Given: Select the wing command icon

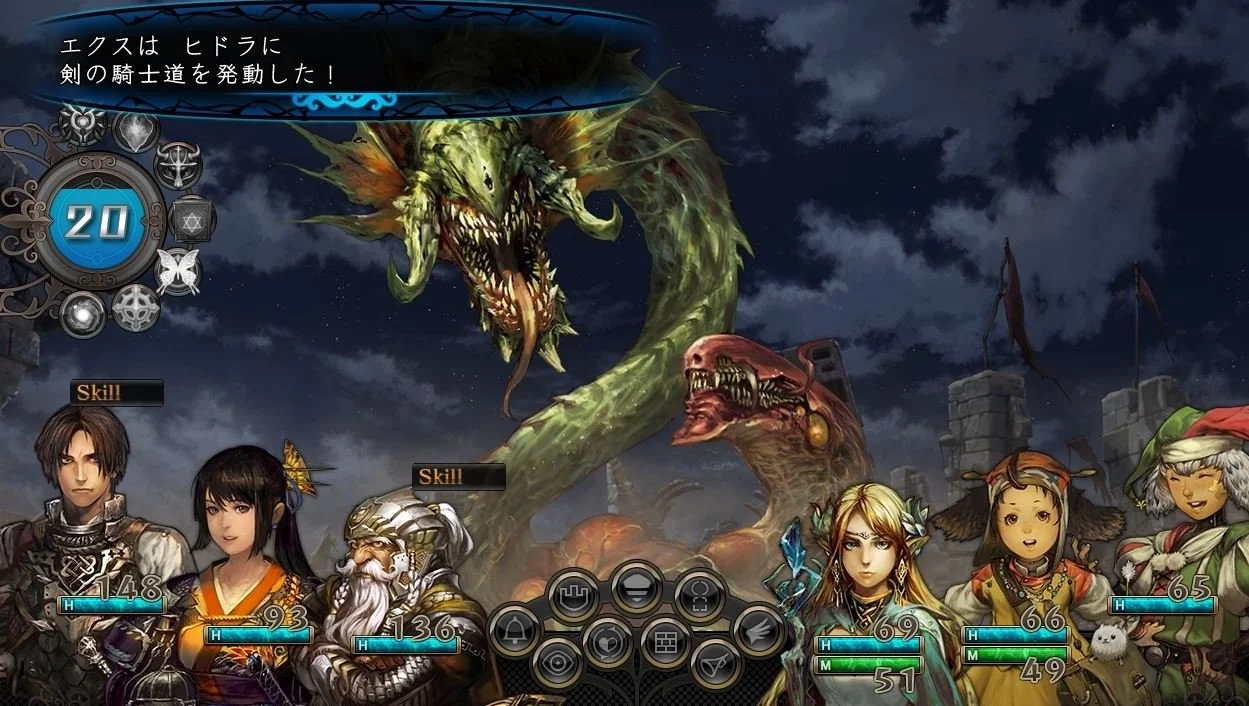Looking at the screenshot, I should click(x=758, y=630).
